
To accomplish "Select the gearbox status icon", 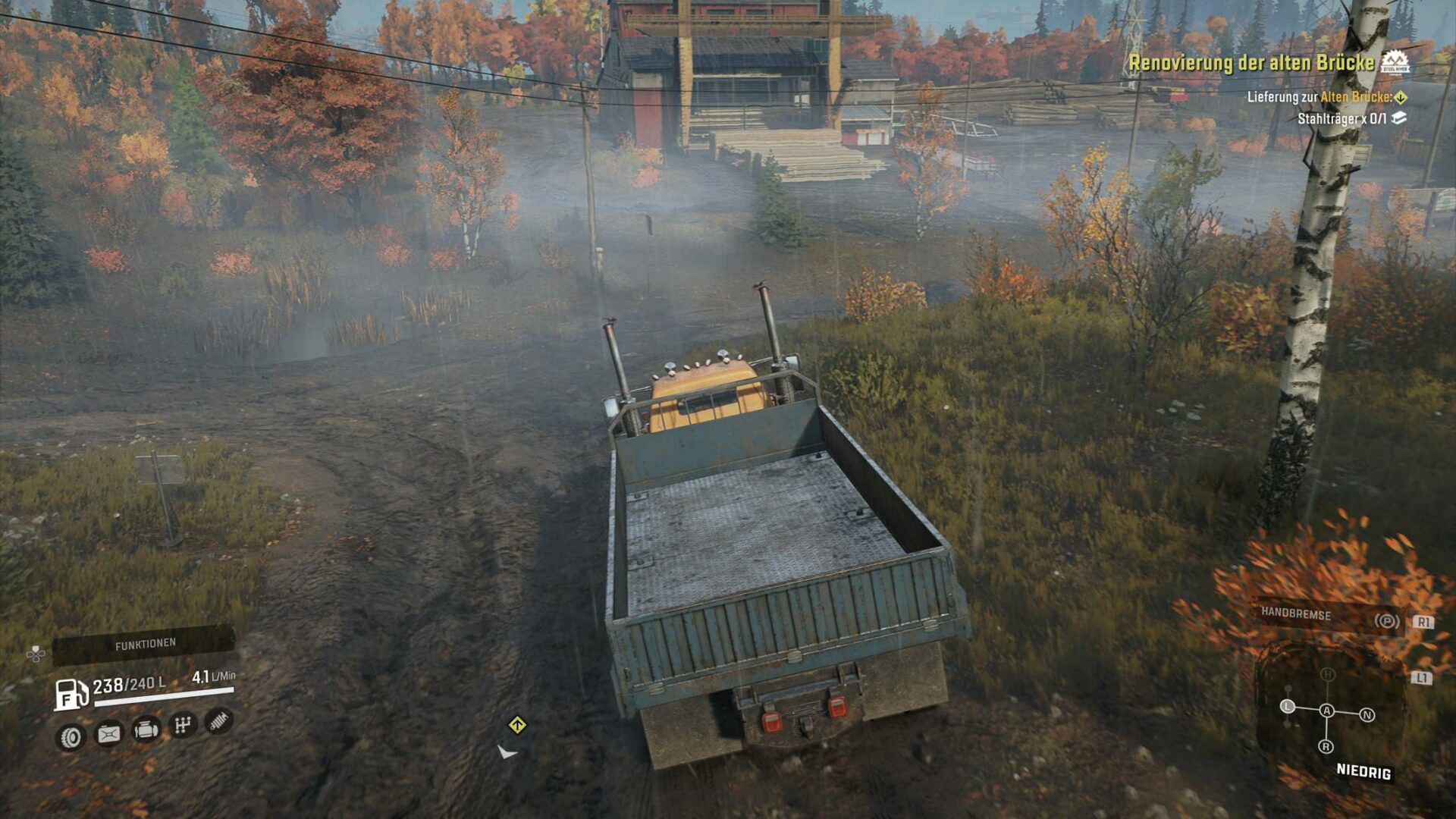I will (x=182, y=726).
